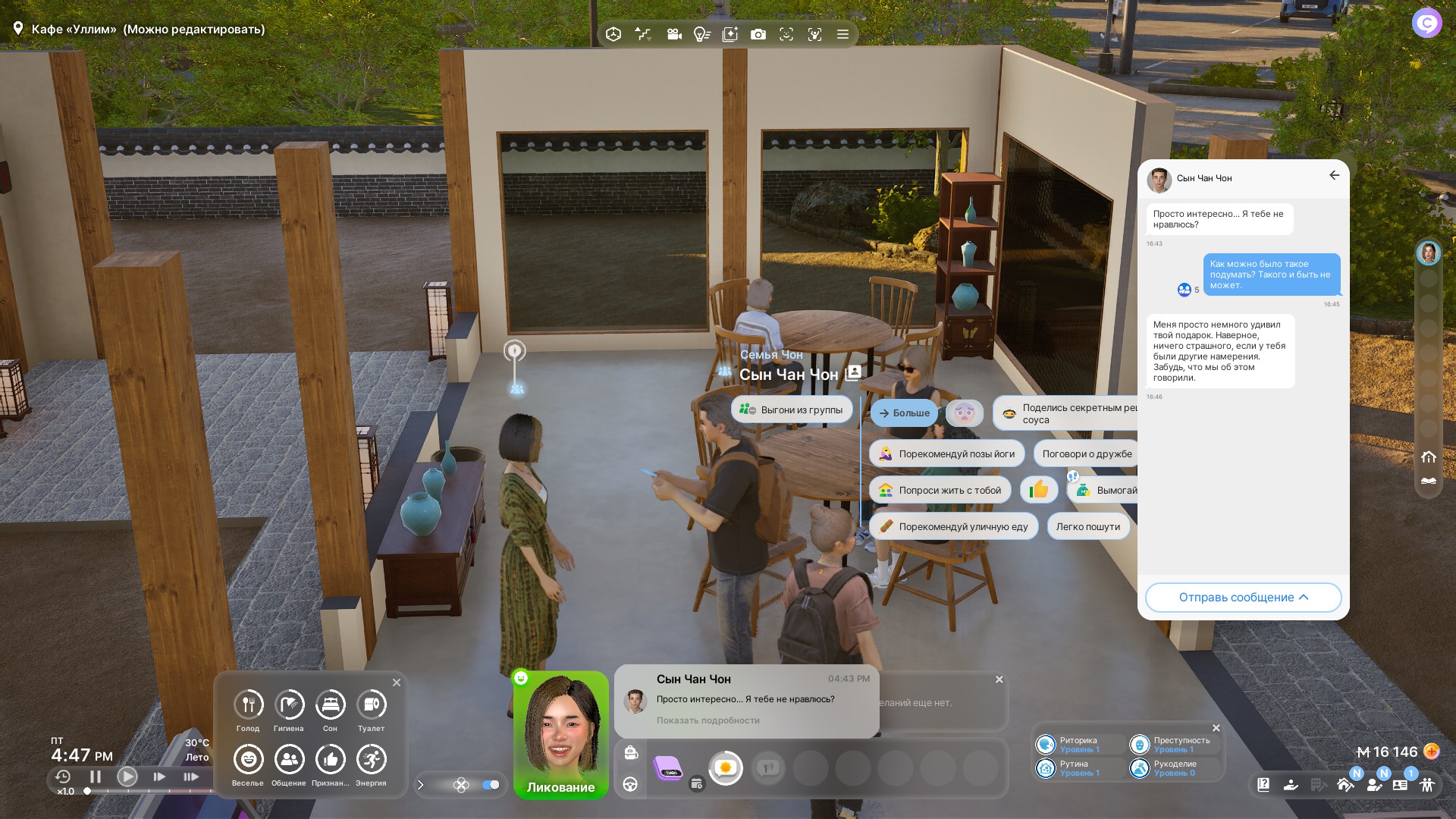The height and width of the screenshot is (819, 1456).
Task: Open the top toolbar hamburger menu
Action: coord(843,34)
